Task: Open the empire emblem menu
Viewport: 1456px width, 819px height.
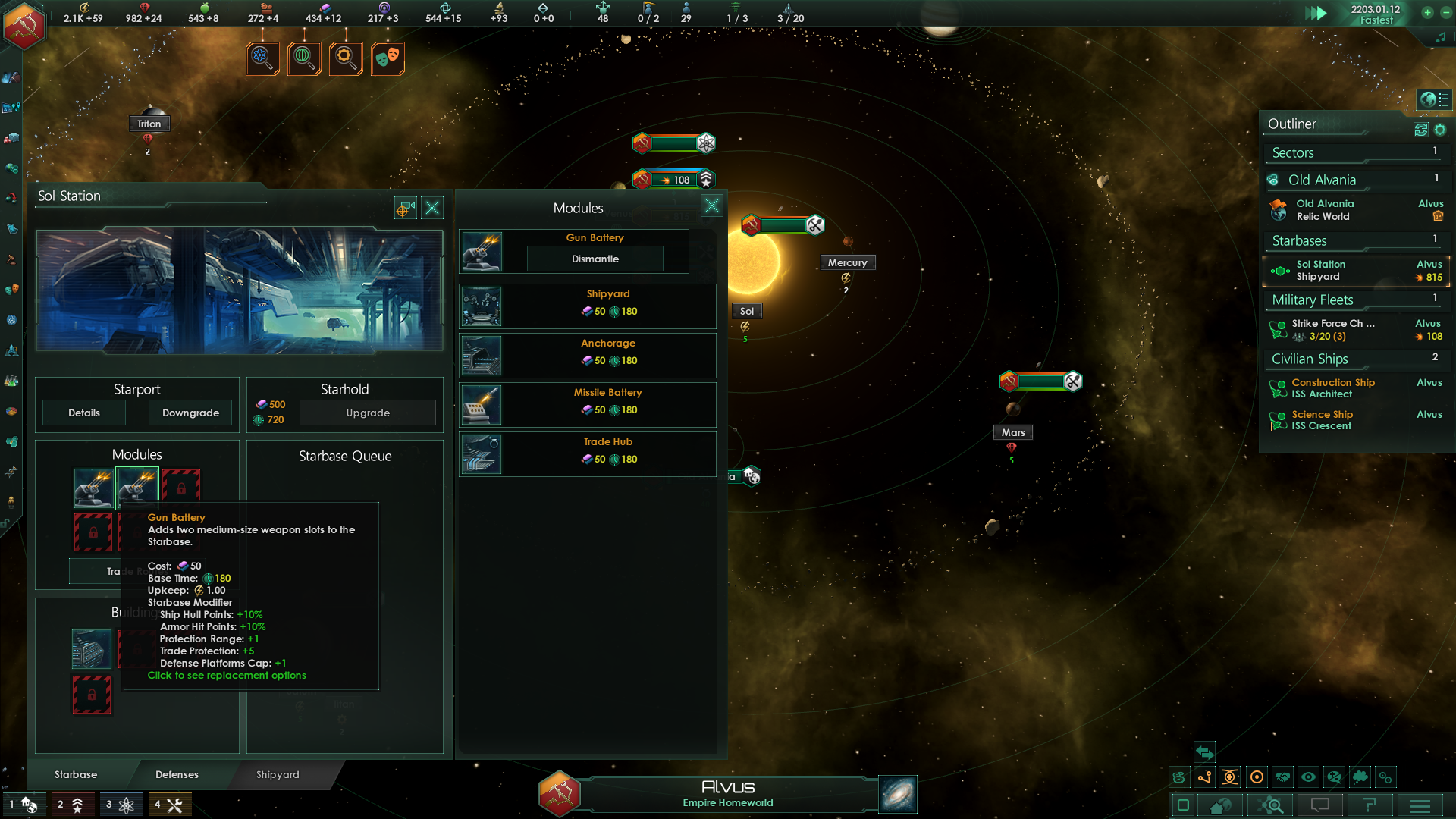Action: pyautogui.click(x=24, y=24)
